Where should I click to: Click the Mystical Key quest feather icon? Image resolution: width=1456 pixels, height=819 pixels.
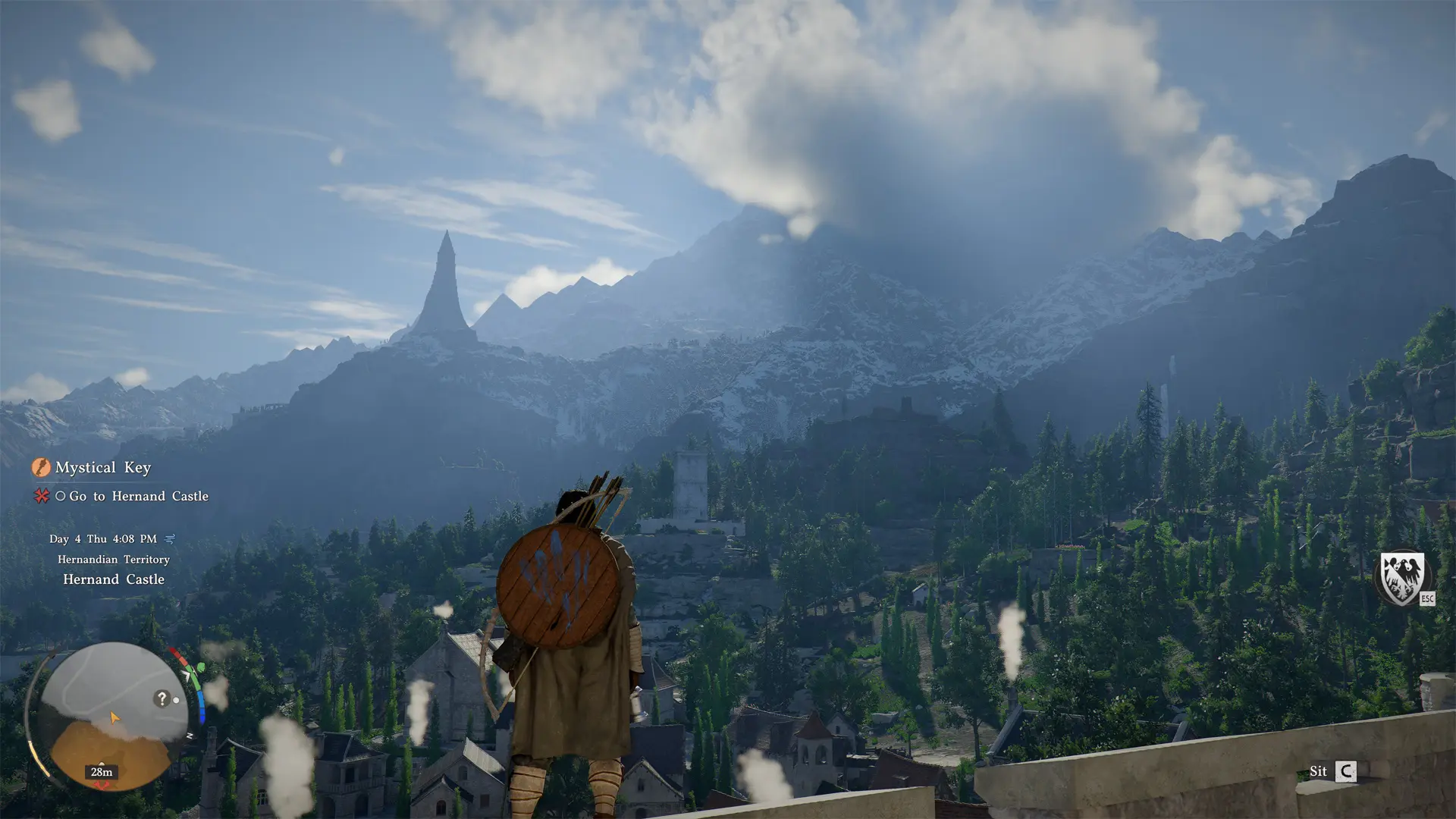[x=41, y=467]
